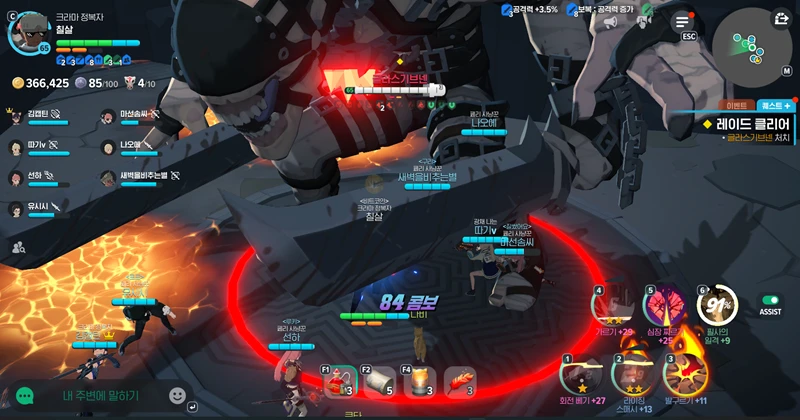Use the red feather item slot
The height and width of the screenshot is (420, 800).
(459, 381)
